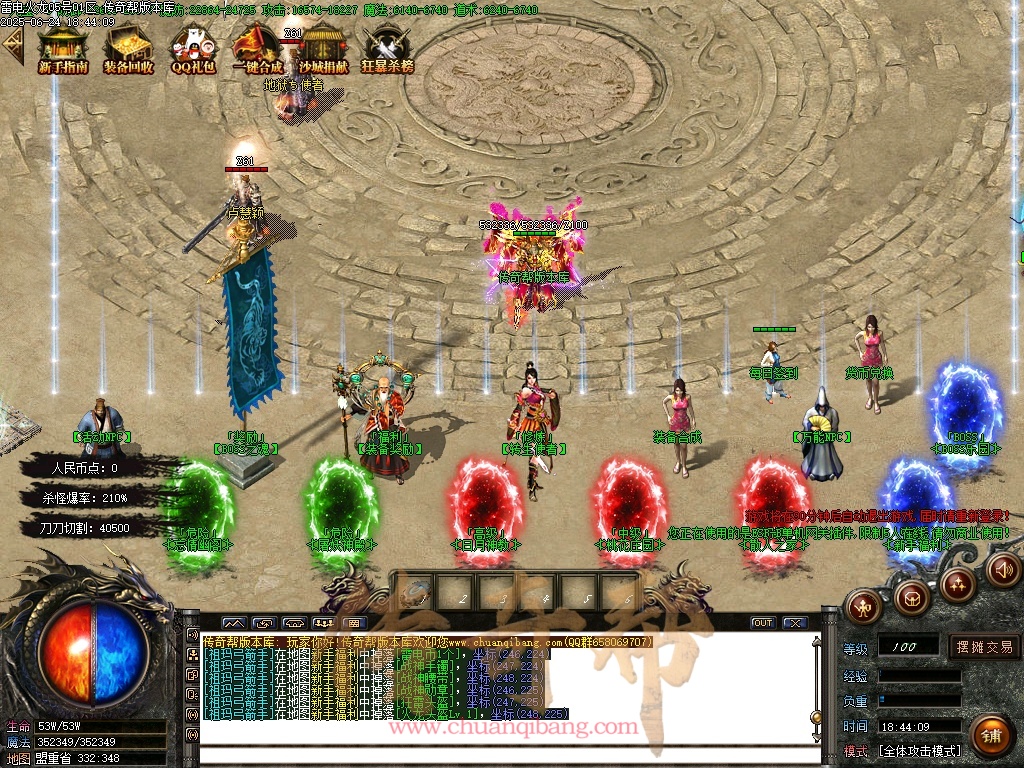Click the OUT button above the chat
The height and width of the screenshot is (768, 1024).
coord(763,623)
